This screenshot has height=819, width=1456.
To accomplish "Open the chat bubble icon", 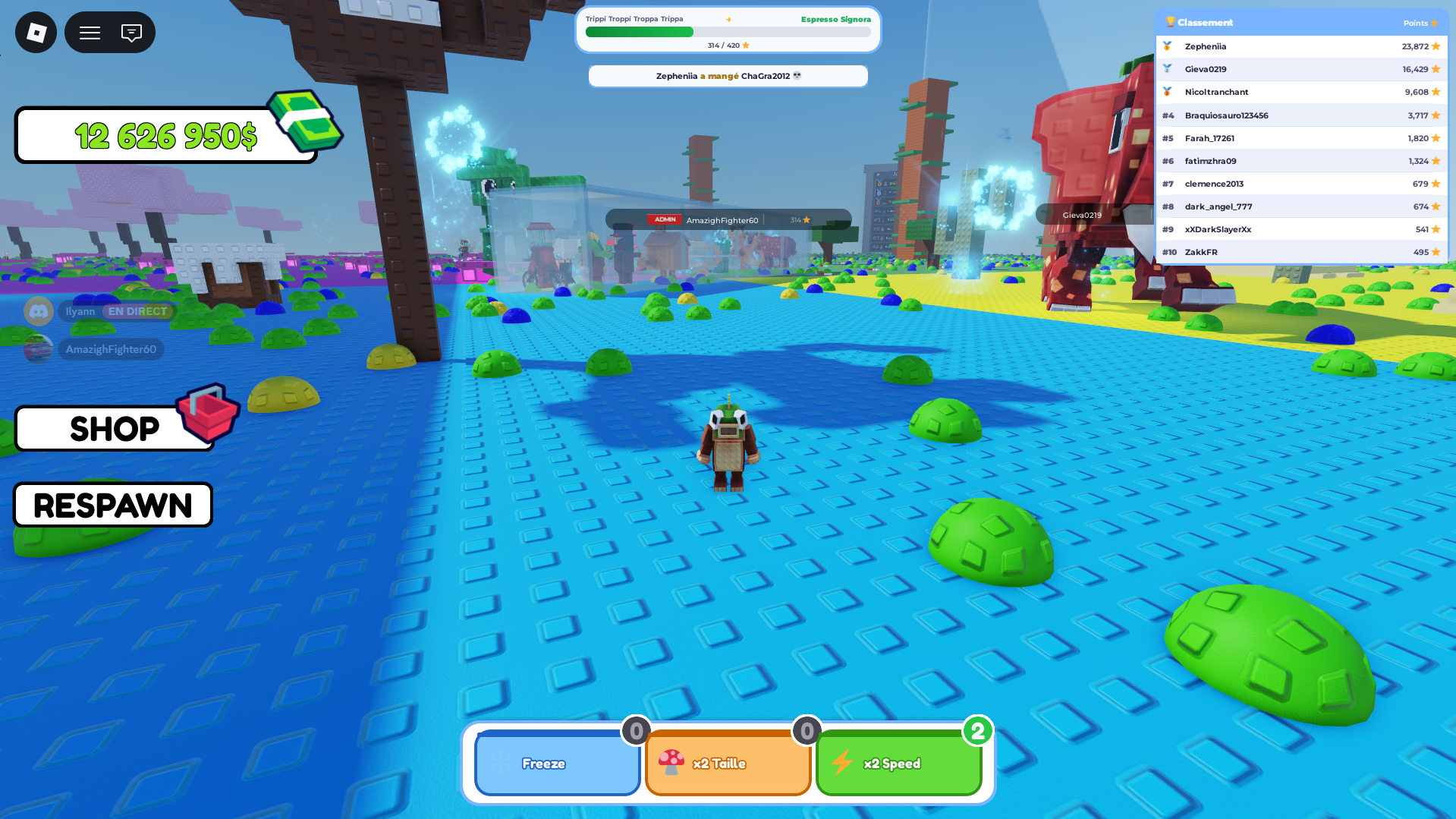I will tap(132, 32).
